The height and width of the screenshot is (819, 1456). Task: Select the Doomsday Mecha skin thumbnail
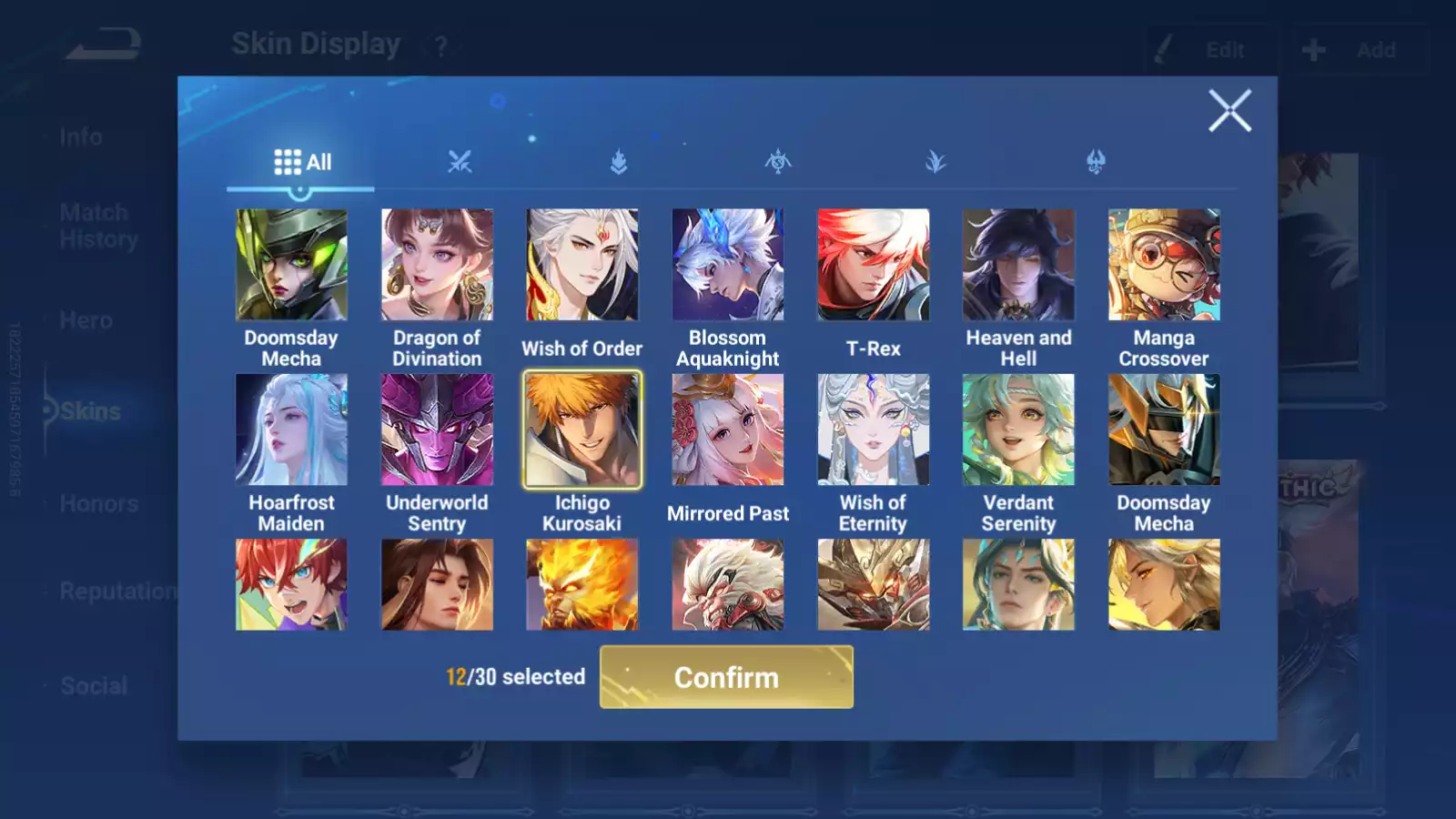pos(292,264)
